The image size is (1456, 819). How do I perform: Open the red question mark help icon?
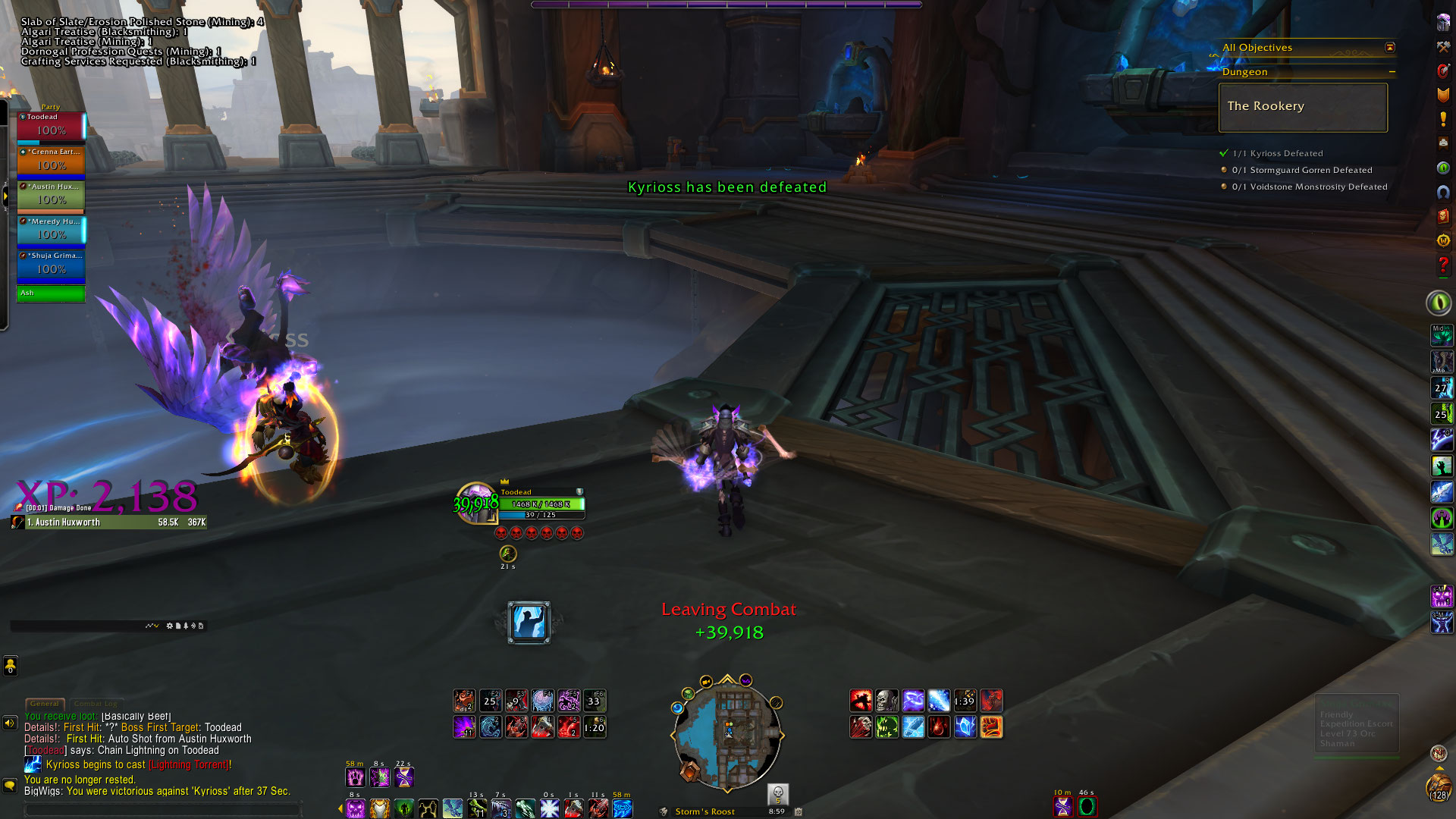click(x=1442, y=265)
